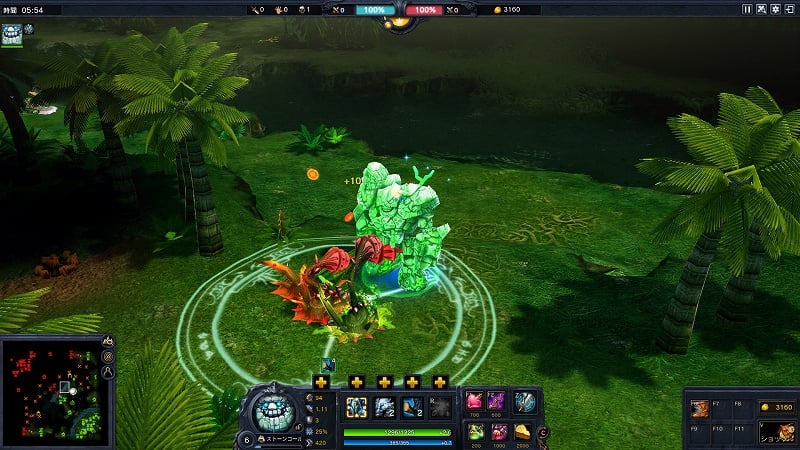
Task: Click the exit-game icon in the top bar
Action: [790, 9]
